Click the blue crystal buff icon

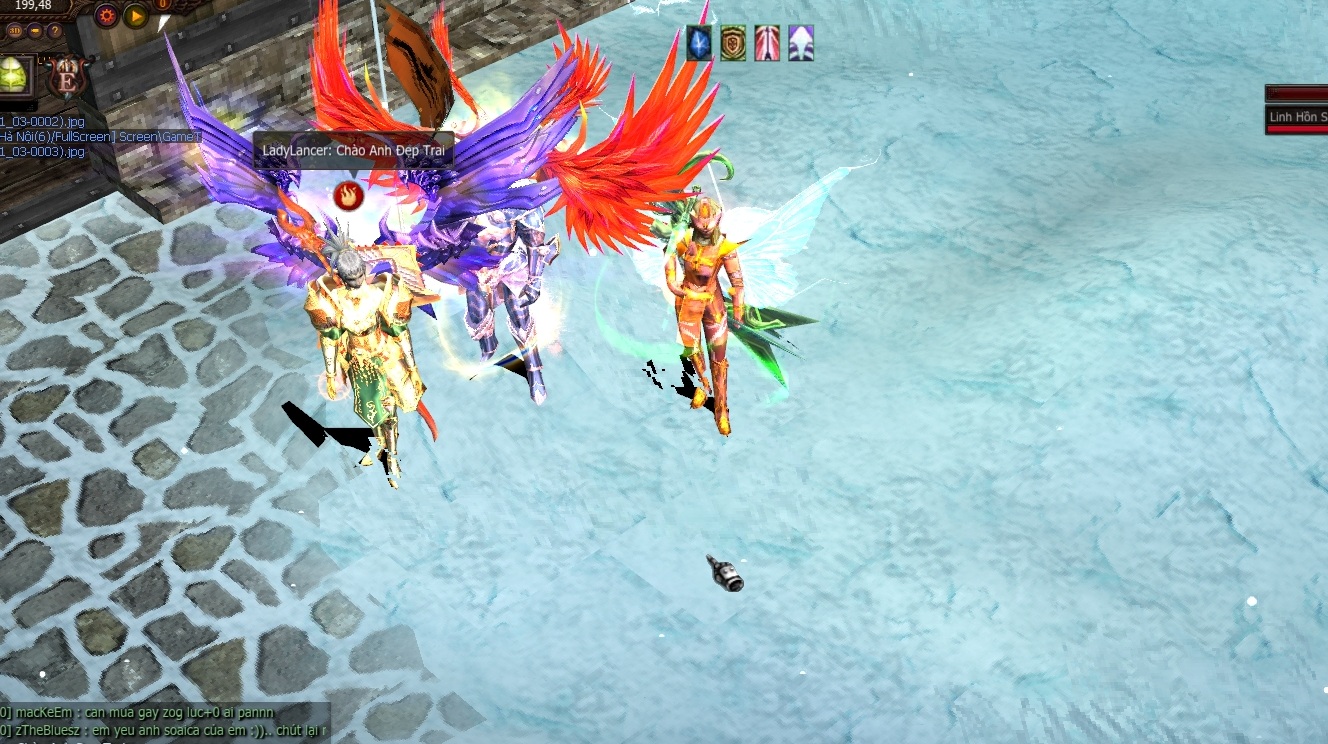click(x=699, y=44)
